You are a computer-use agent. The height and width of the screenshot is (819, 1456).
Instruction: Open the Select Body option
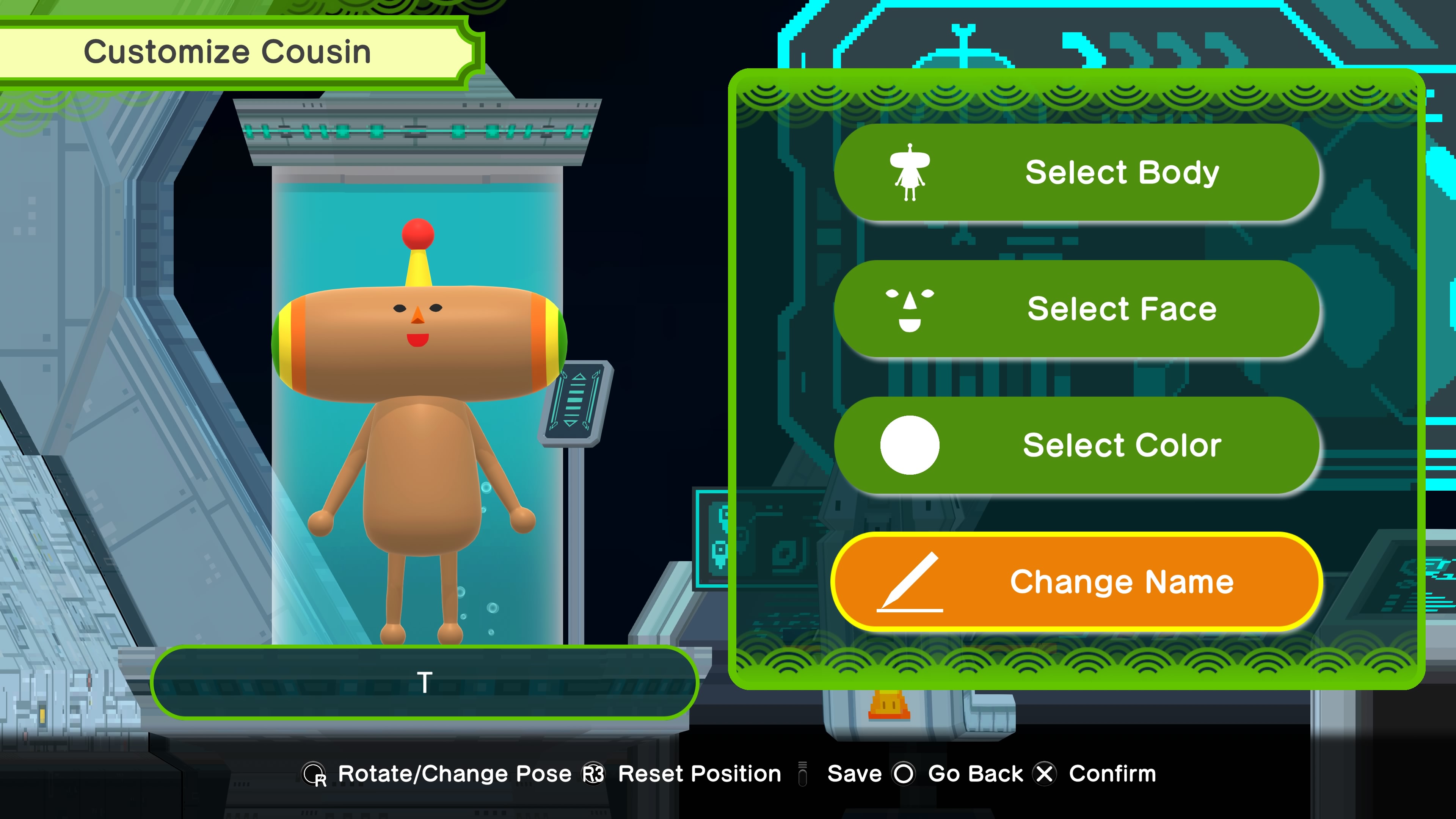1077,173
